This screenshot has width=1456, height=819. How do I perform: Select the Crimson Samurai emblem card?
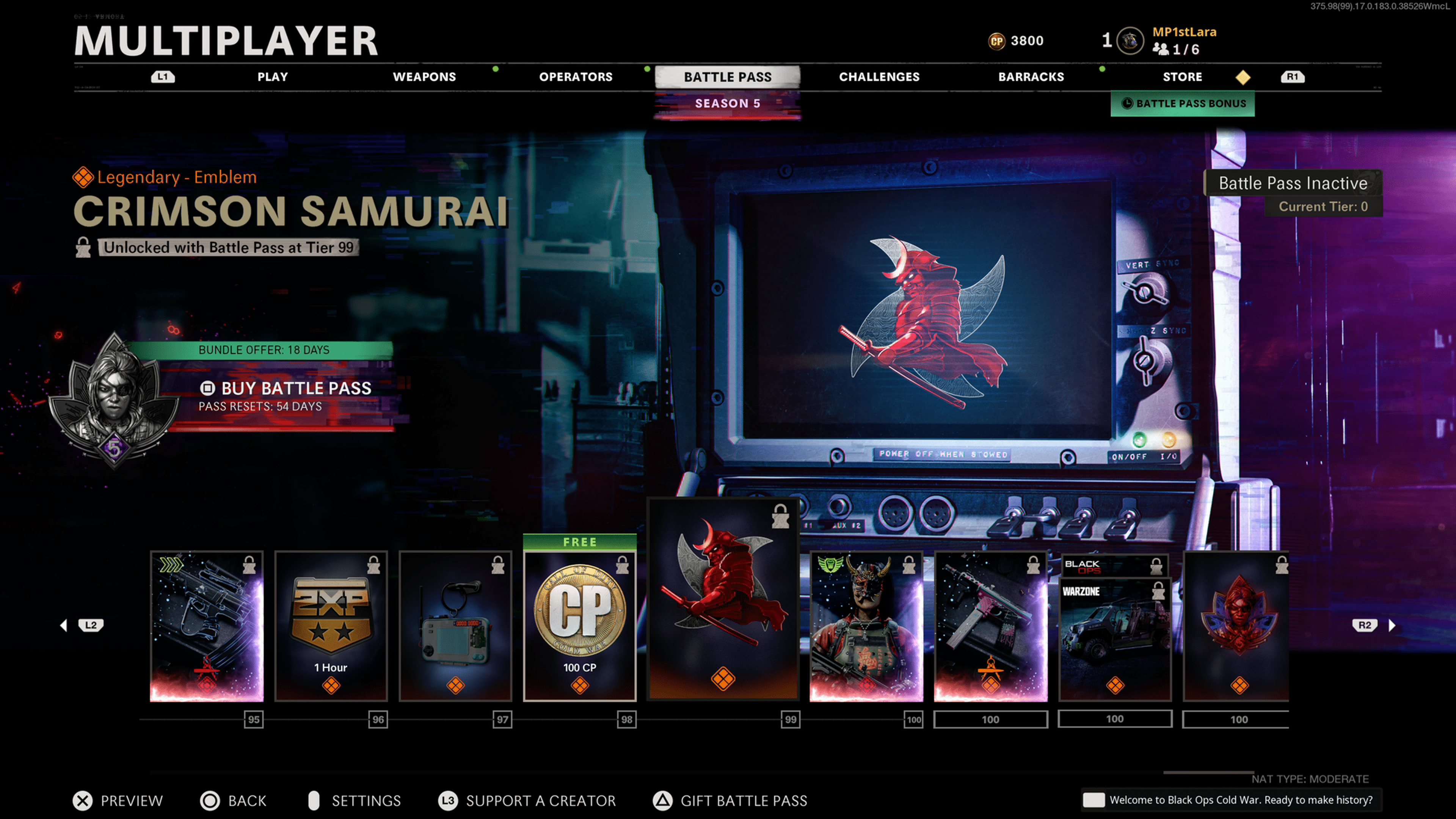[723, 599]
